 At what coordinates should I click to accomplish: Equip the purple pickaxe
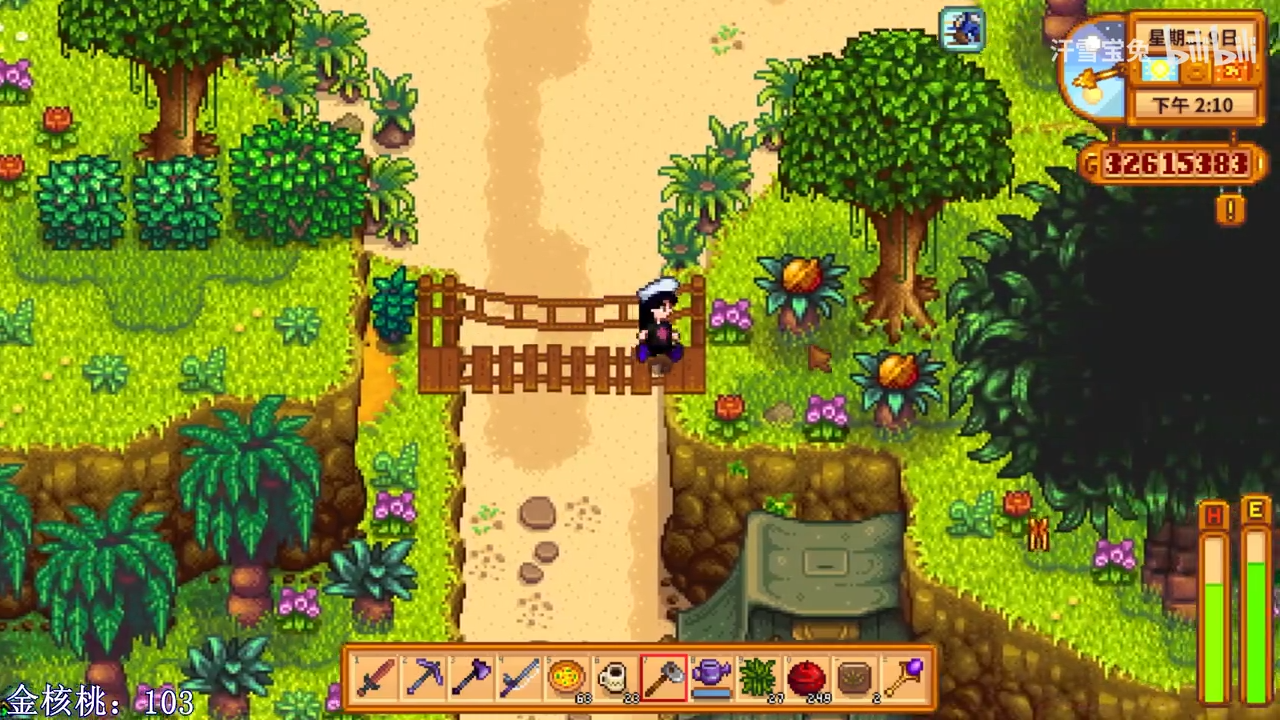tap(424, 678)
